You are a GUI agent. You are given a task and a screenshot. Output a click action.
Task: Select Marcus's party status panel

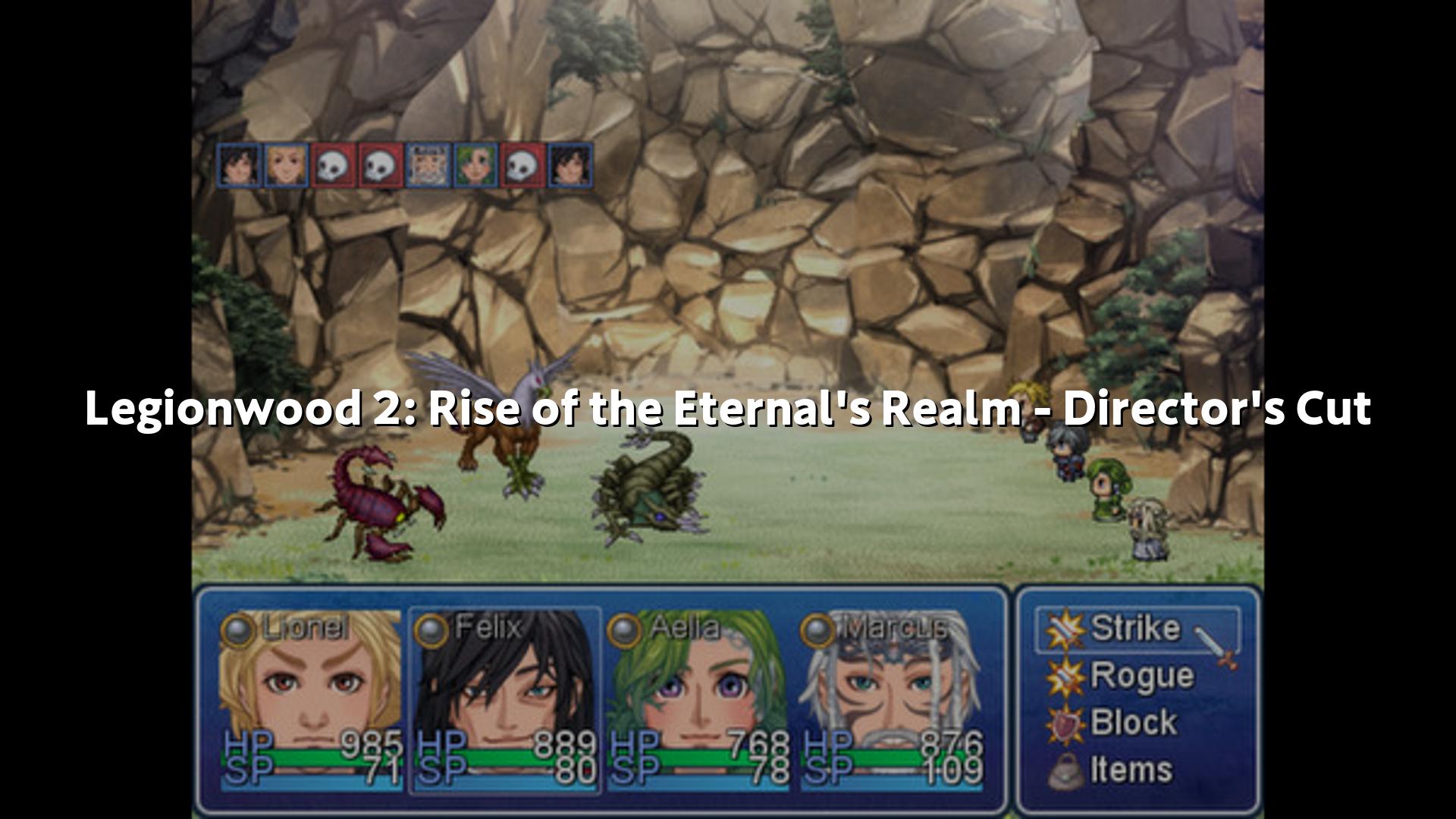[892, 701]
